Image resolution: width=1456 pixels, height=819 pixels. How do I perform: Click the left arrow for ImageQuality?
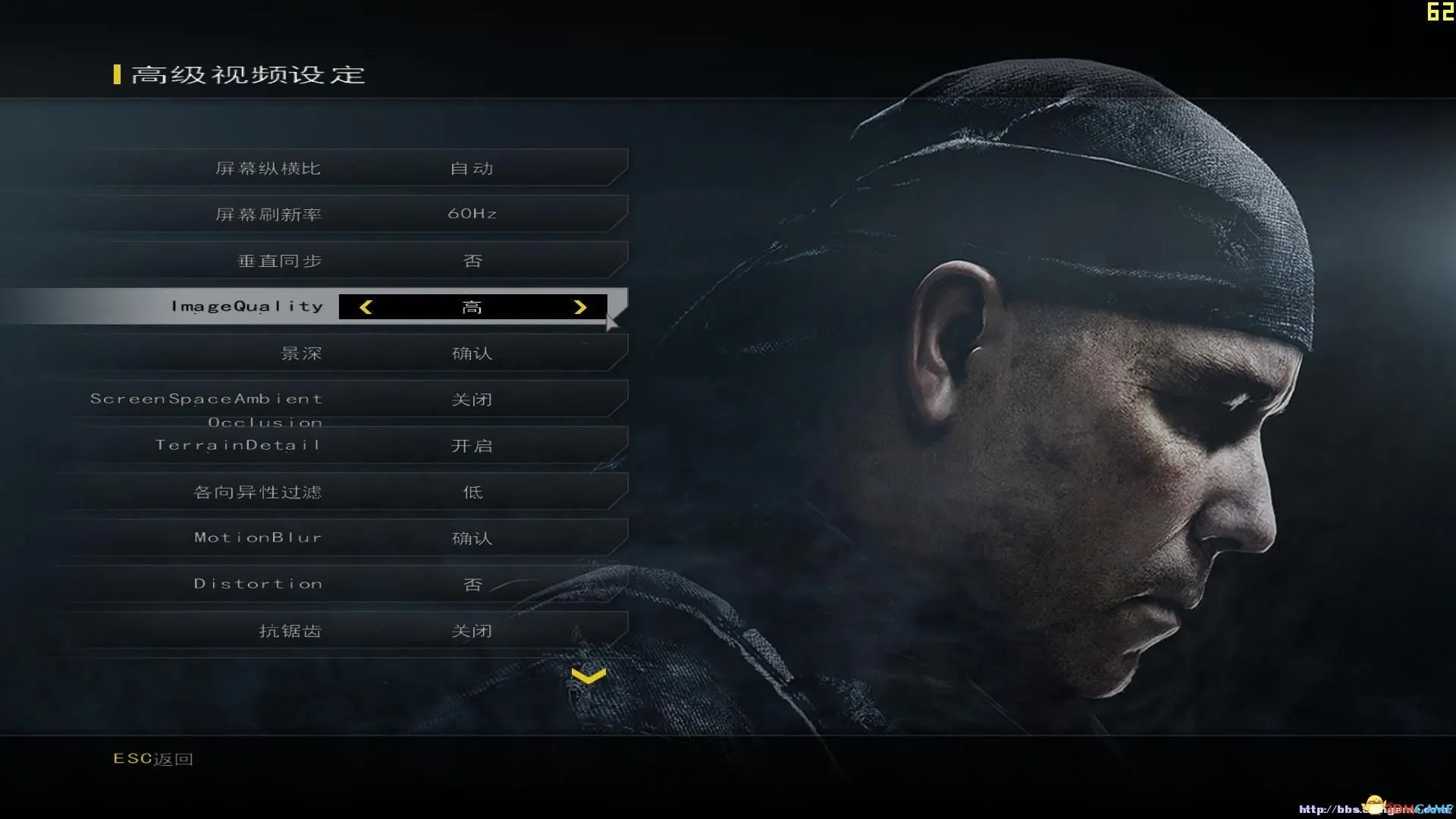tap(366, 307)
